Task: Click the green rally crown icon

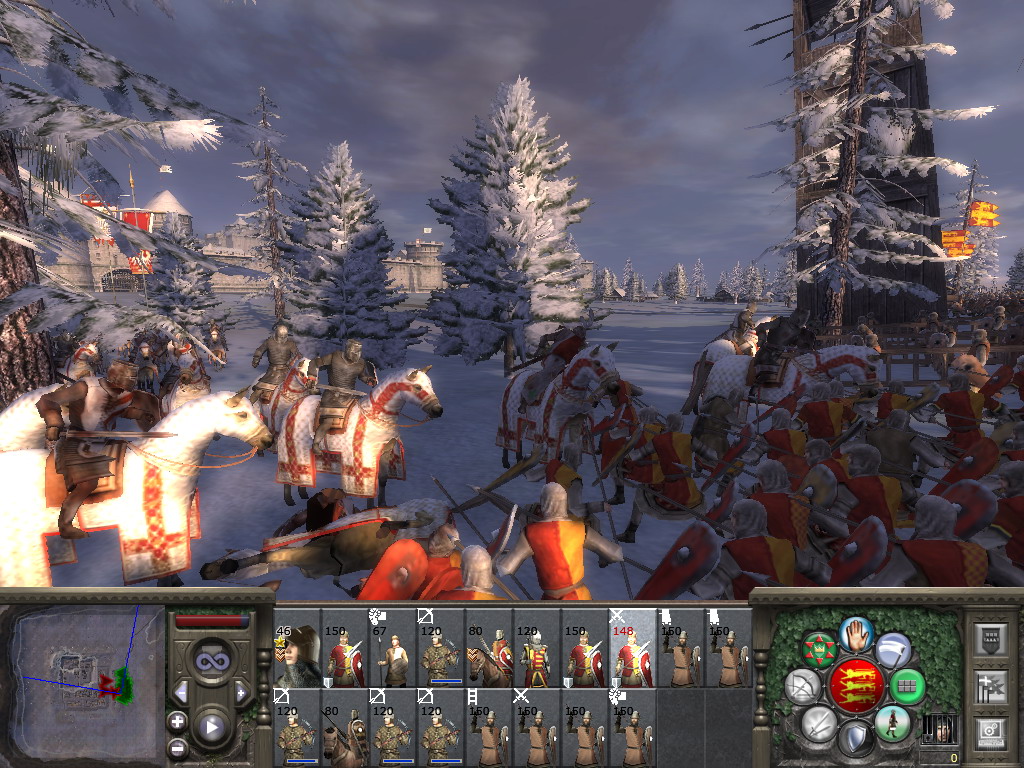Action: tap(819, 649)
